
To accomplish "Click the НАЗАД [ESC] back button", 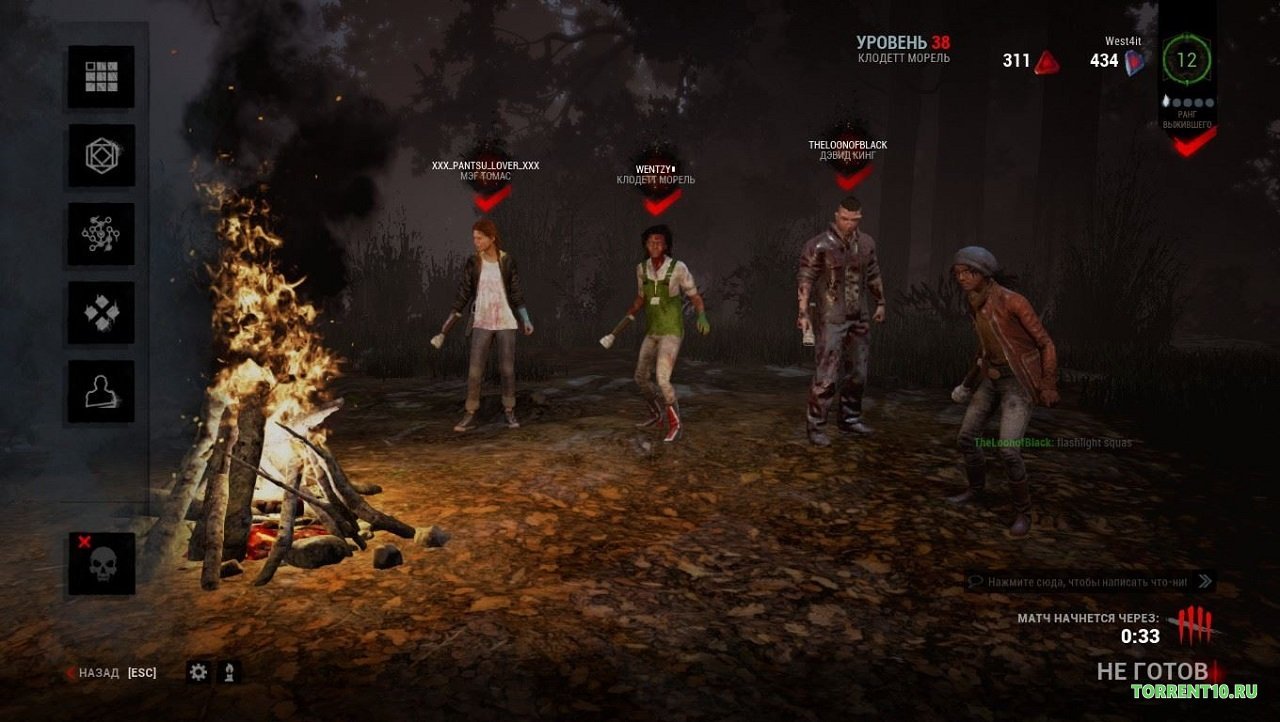I will (110, 672).
